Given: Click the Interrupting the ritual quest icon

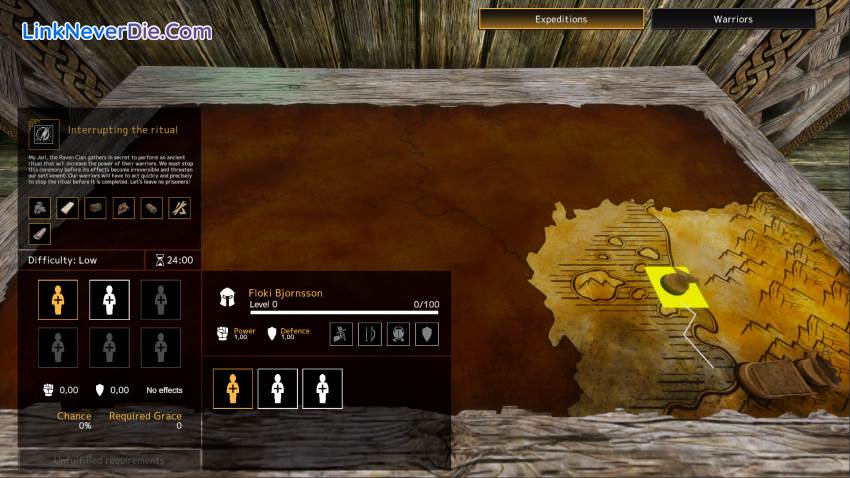Looking at the screenshot, I should click(x=44, y=131).
